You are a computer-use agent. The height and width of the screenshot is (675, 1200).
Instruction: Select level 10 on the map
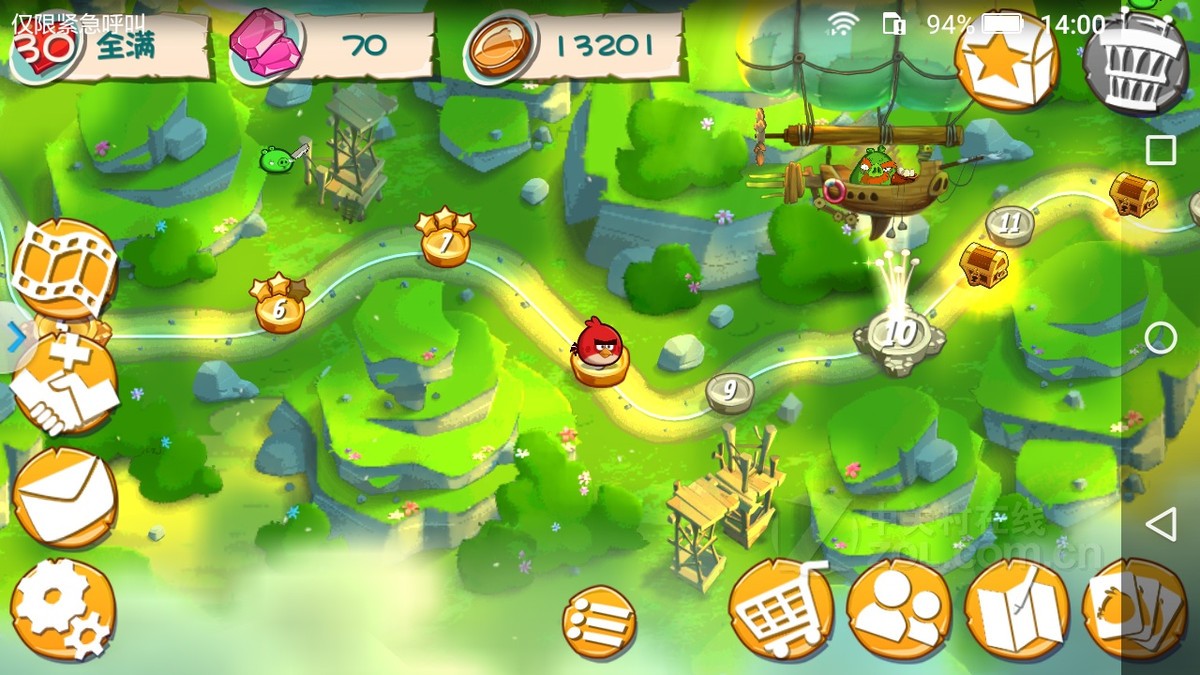tap(900, 335)
